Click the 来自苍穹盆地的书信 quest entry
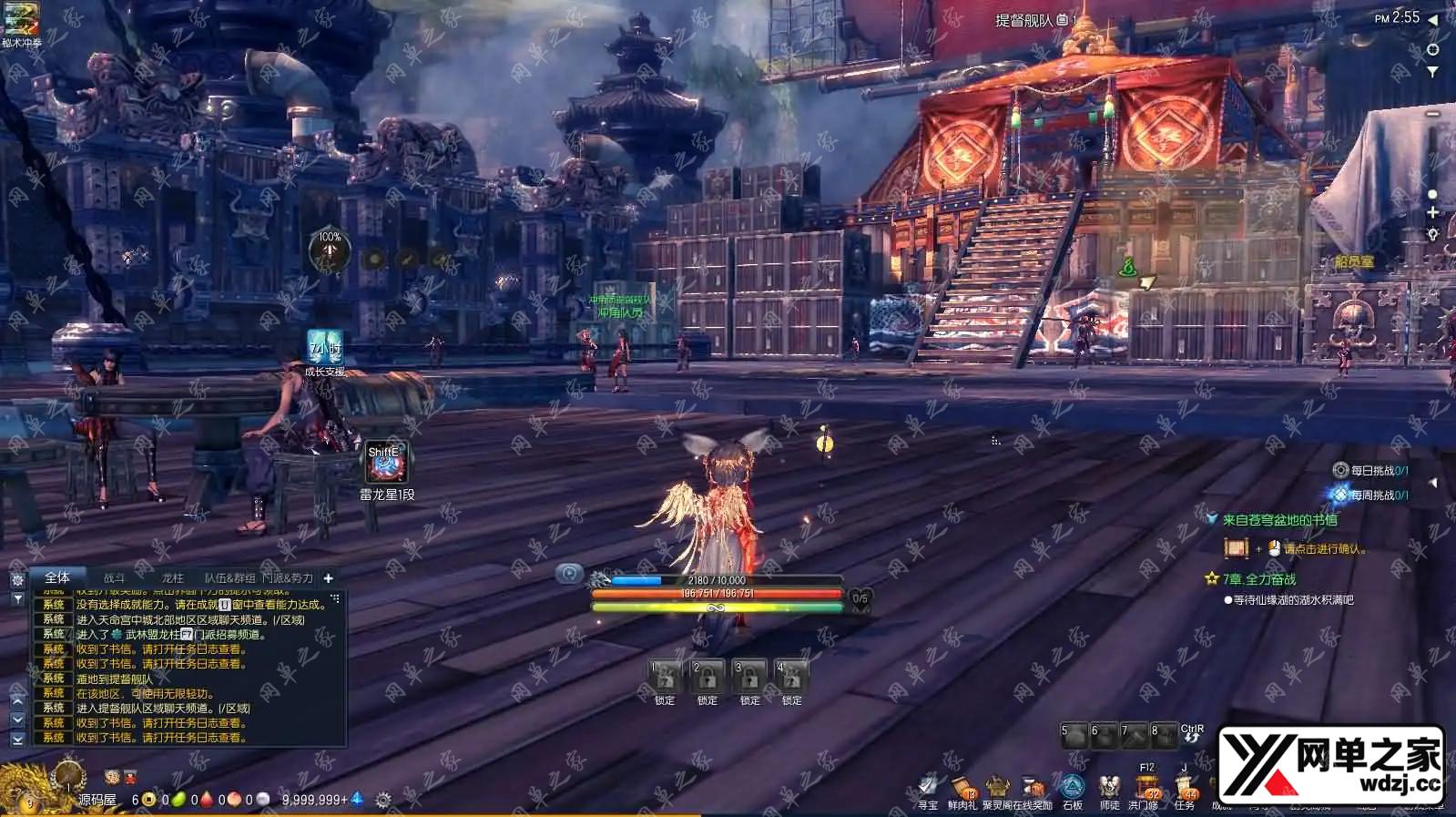 point(1279,520)
